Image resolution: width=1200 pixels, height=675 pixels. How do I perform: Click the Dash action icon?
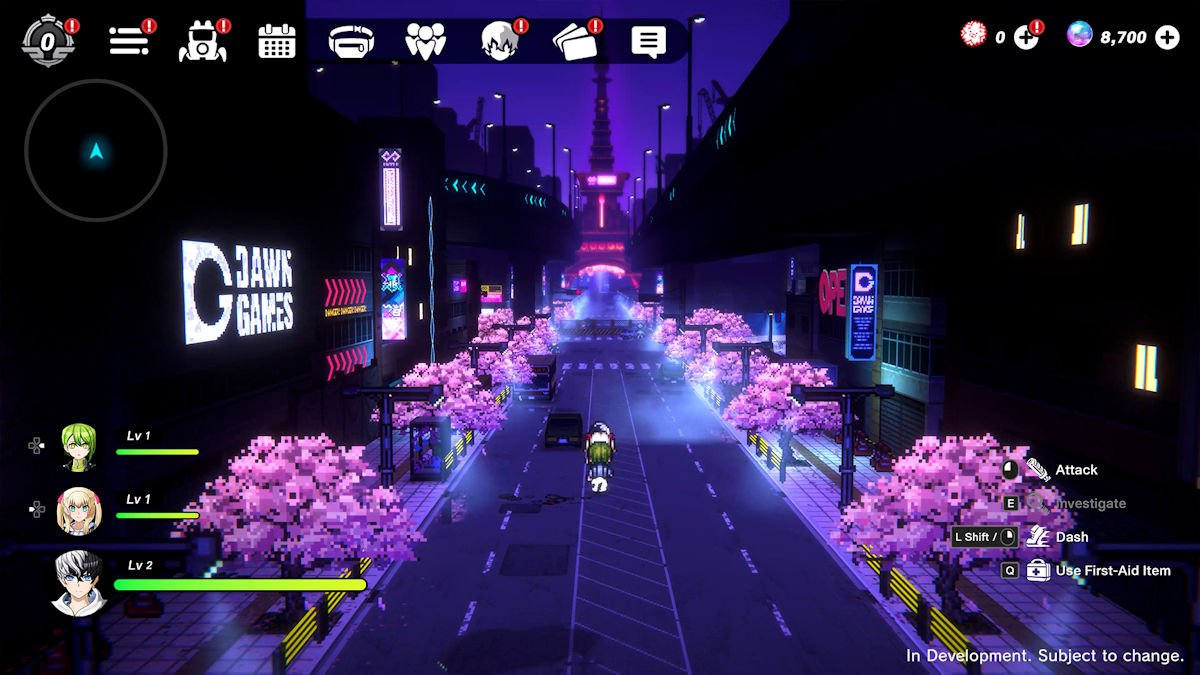coord(1037,537)
